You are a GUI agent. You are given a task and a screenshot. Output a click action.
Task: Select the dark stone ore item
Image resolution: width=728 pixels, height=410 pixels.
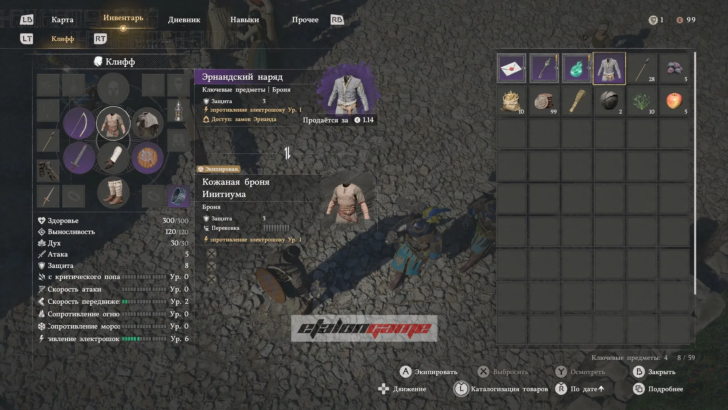click(x=609, y=100)
